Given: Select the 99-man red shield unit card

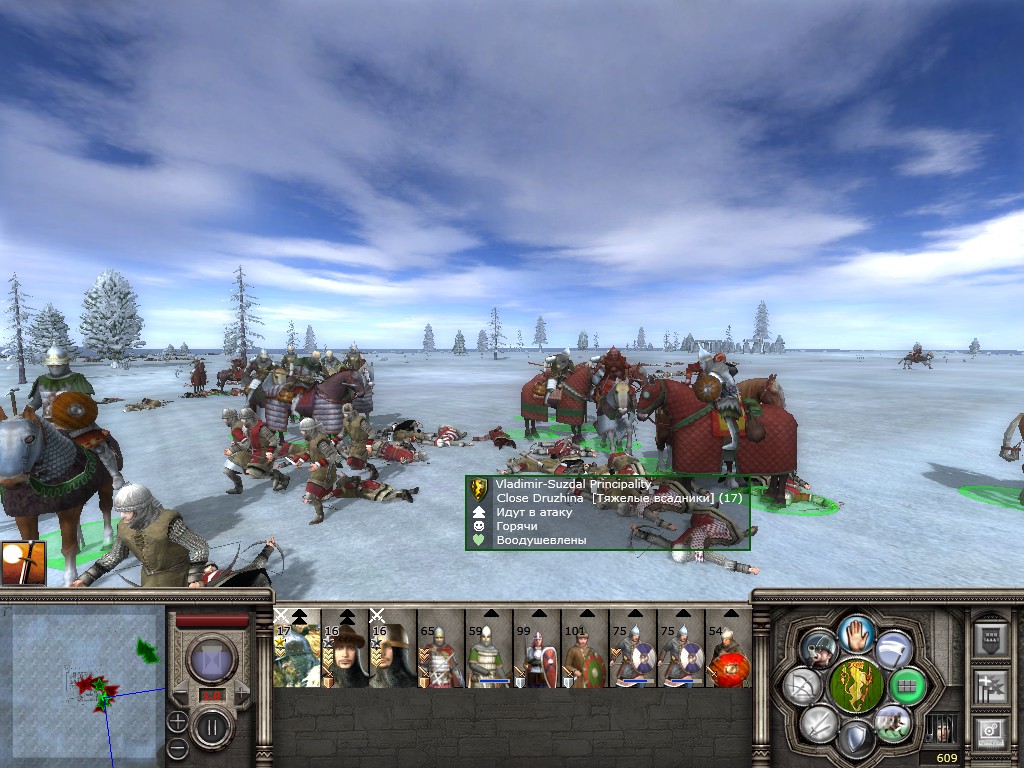Looking at the screenshot, I should (x=537, y=650).
